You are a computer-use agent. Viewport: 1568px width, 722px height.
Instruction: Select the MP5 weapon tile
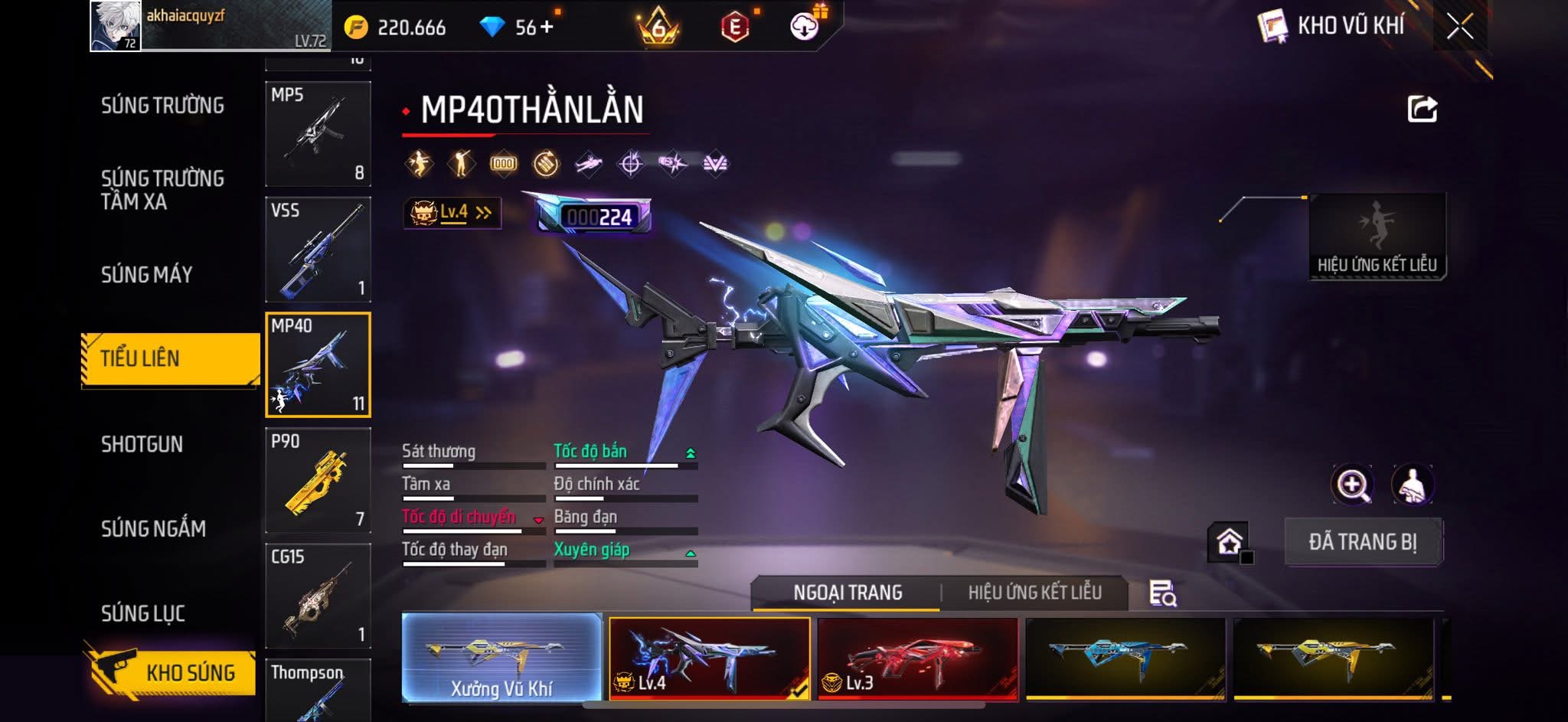[x=318, y=134]
